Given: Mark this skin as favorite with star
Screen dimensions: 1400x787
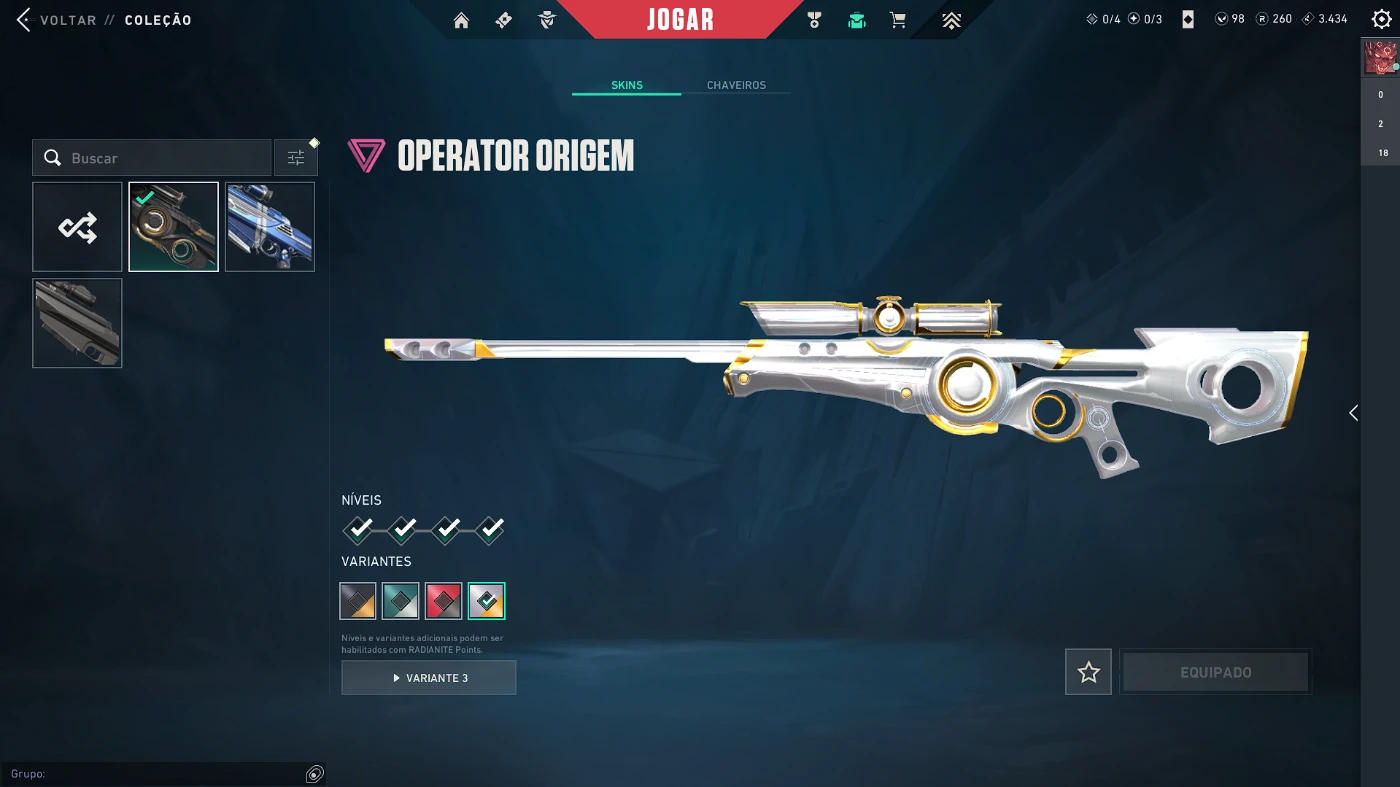Looking at the screenshot, I should click(x=1088, y=673).
